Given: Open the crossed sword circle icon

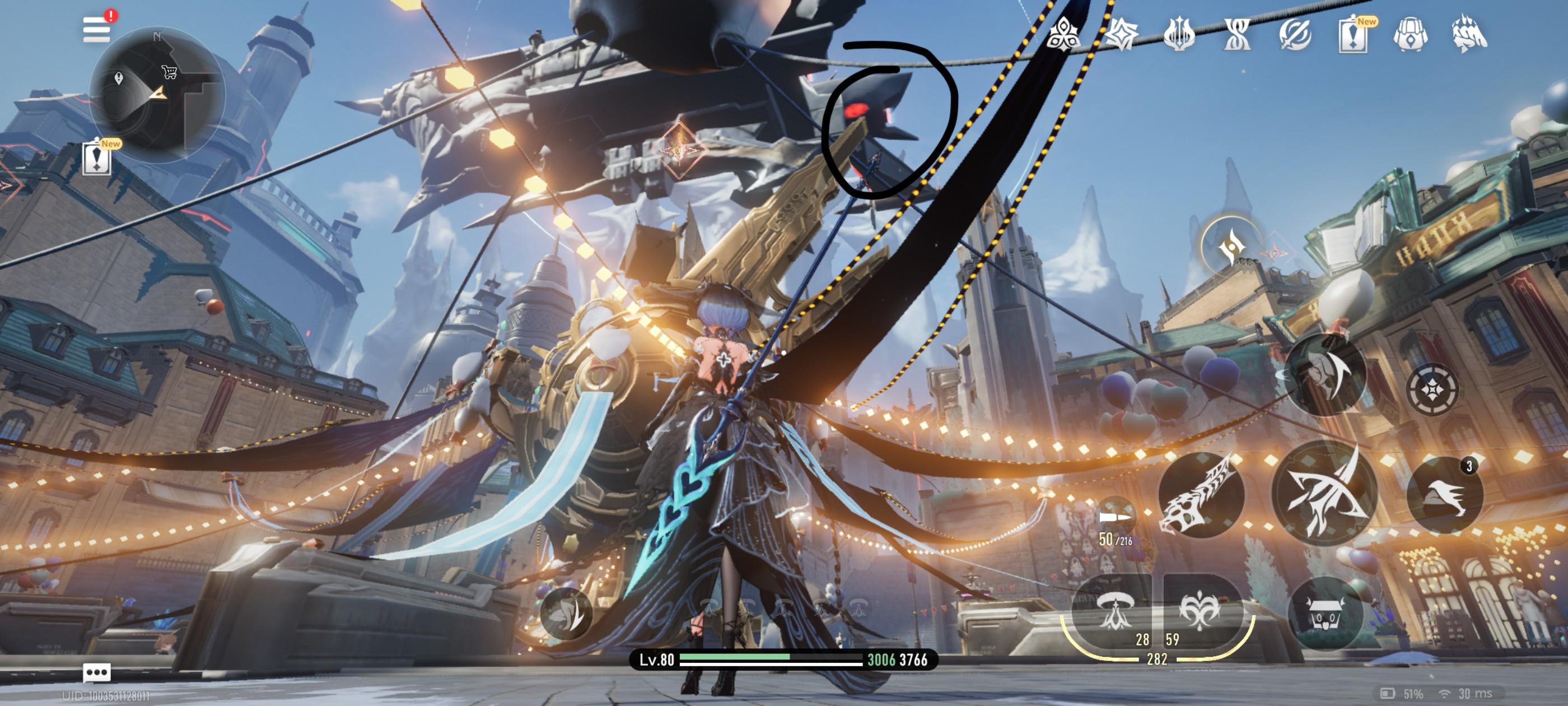Looking at the screenshot, I should point(1295,34).
